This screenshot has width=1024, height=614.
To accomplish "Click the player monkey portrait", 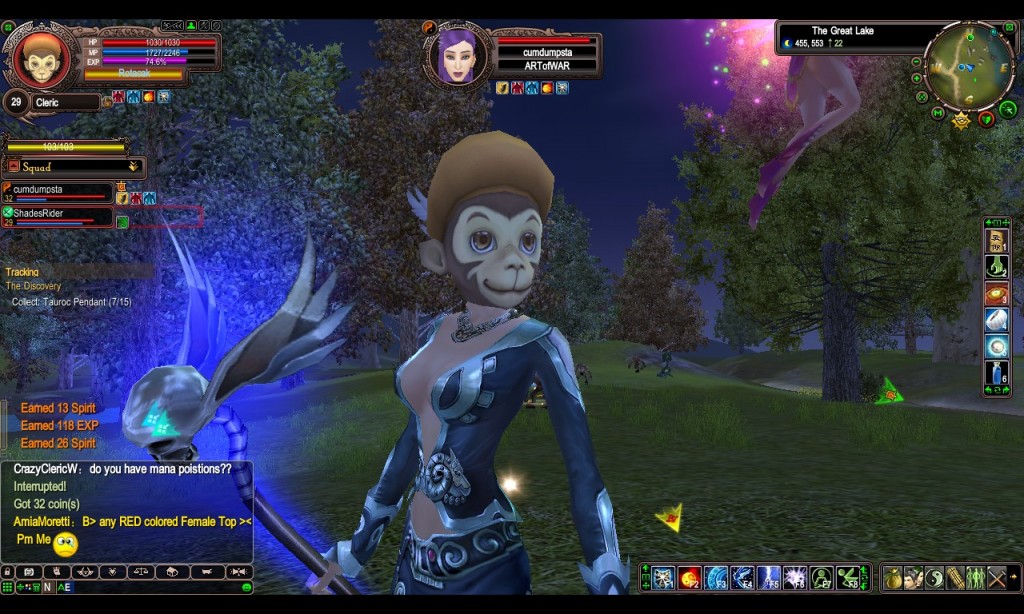I will 41,59.
